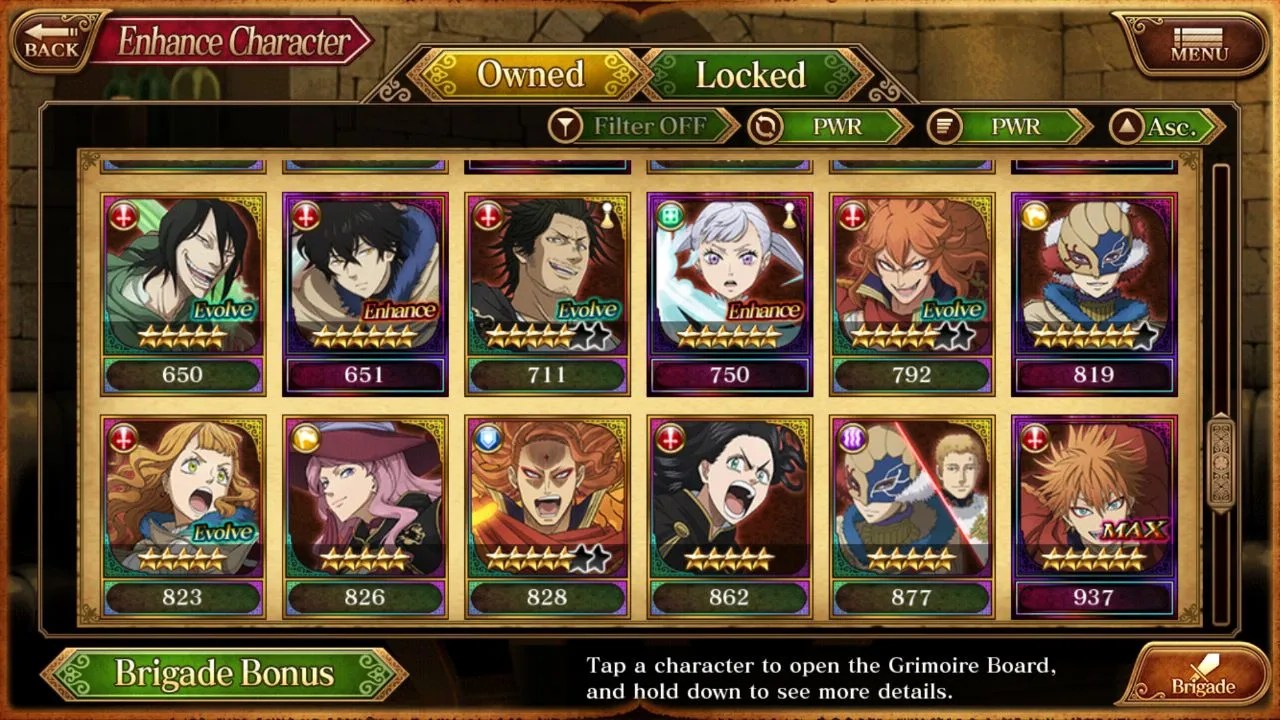The width and height of the screenshot is (1280, 720).
Task: Open the character with power 792
Action: [x=911, y=290]
